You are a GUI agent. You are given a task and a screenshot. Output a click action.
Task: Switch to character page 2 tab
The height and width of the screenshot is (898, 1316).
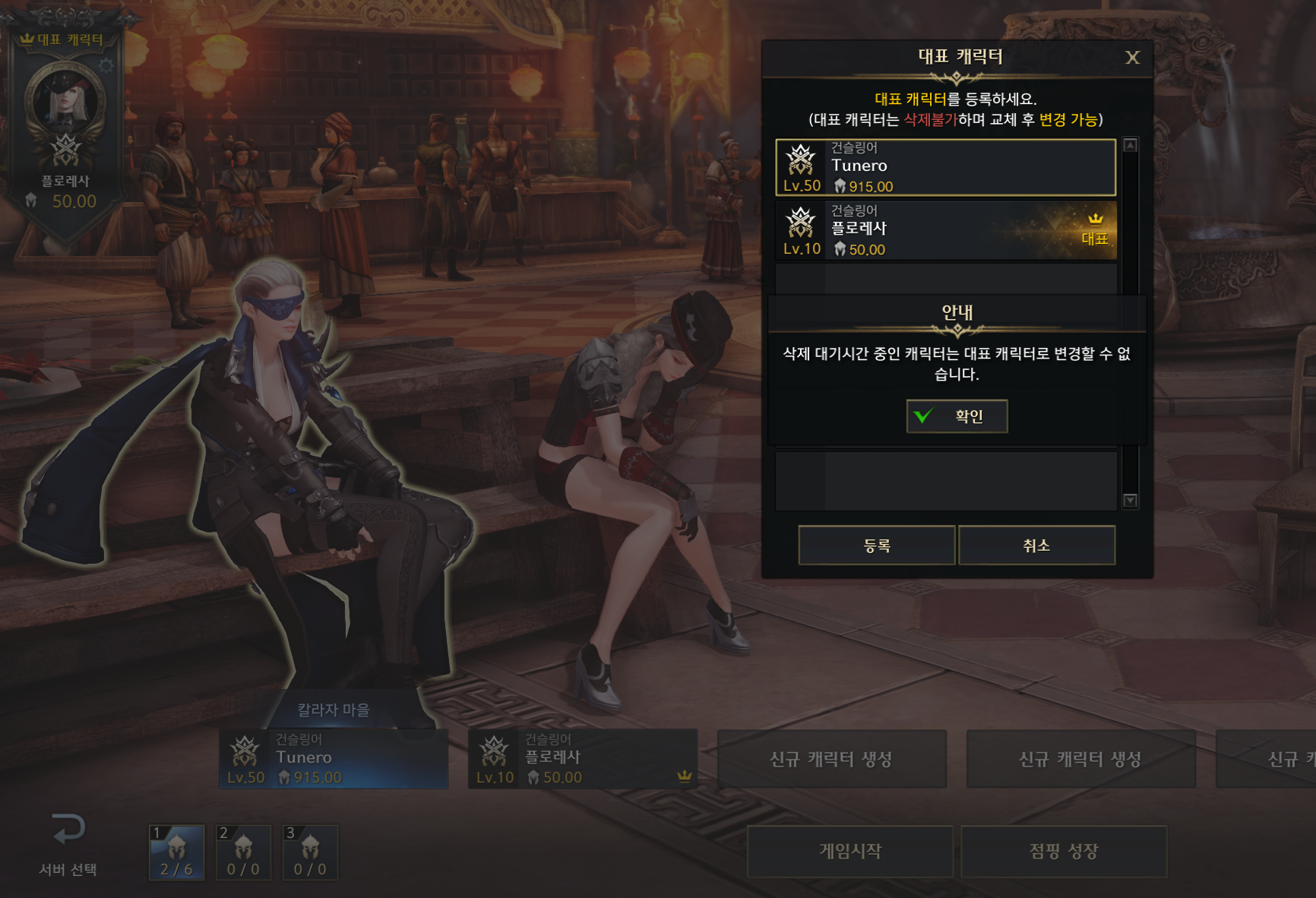tap(243, 852)
